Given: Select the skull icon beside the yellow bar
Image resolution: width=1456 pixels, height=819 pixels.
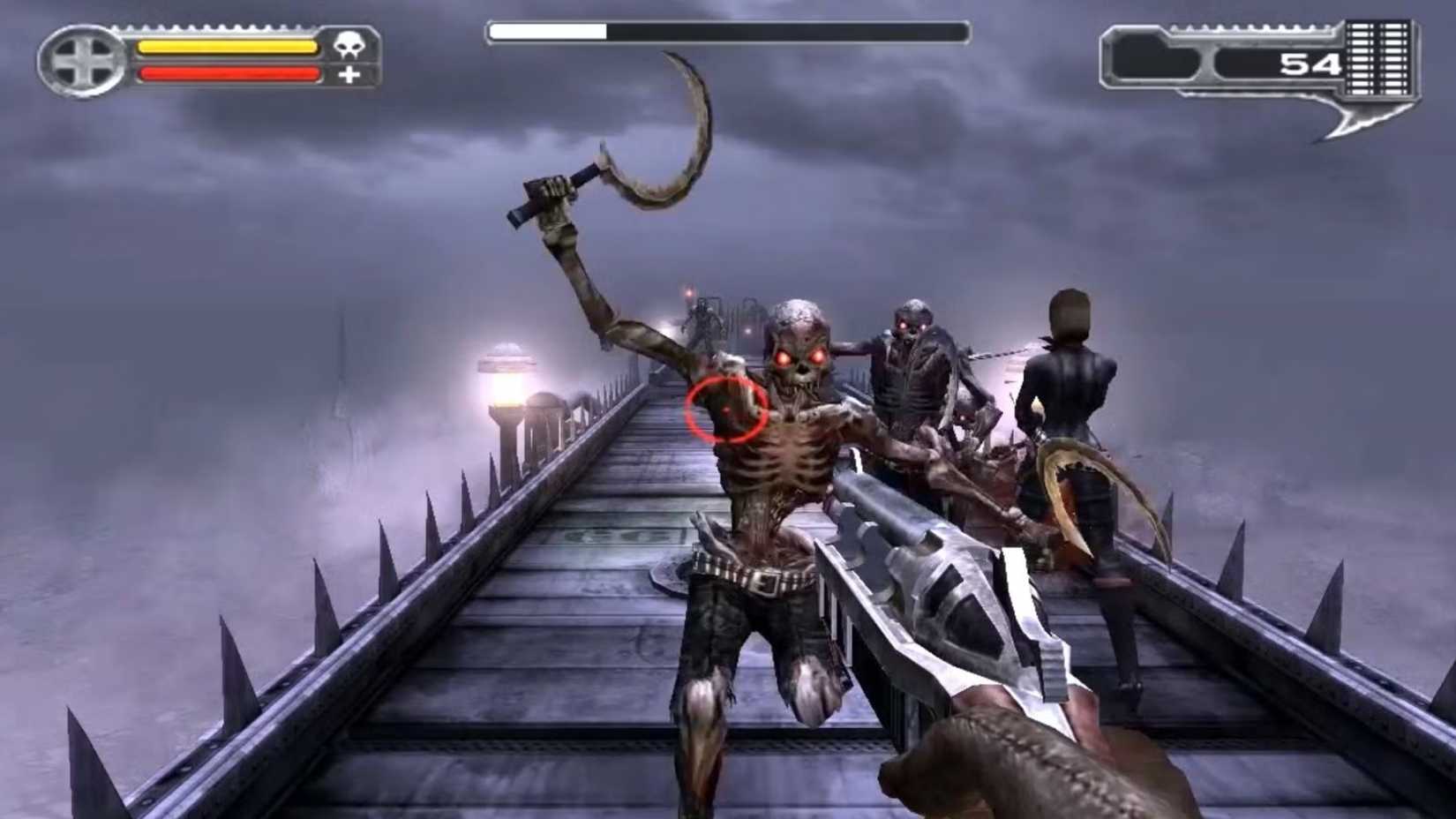Looking at the screenshot, I should [350, 45].
